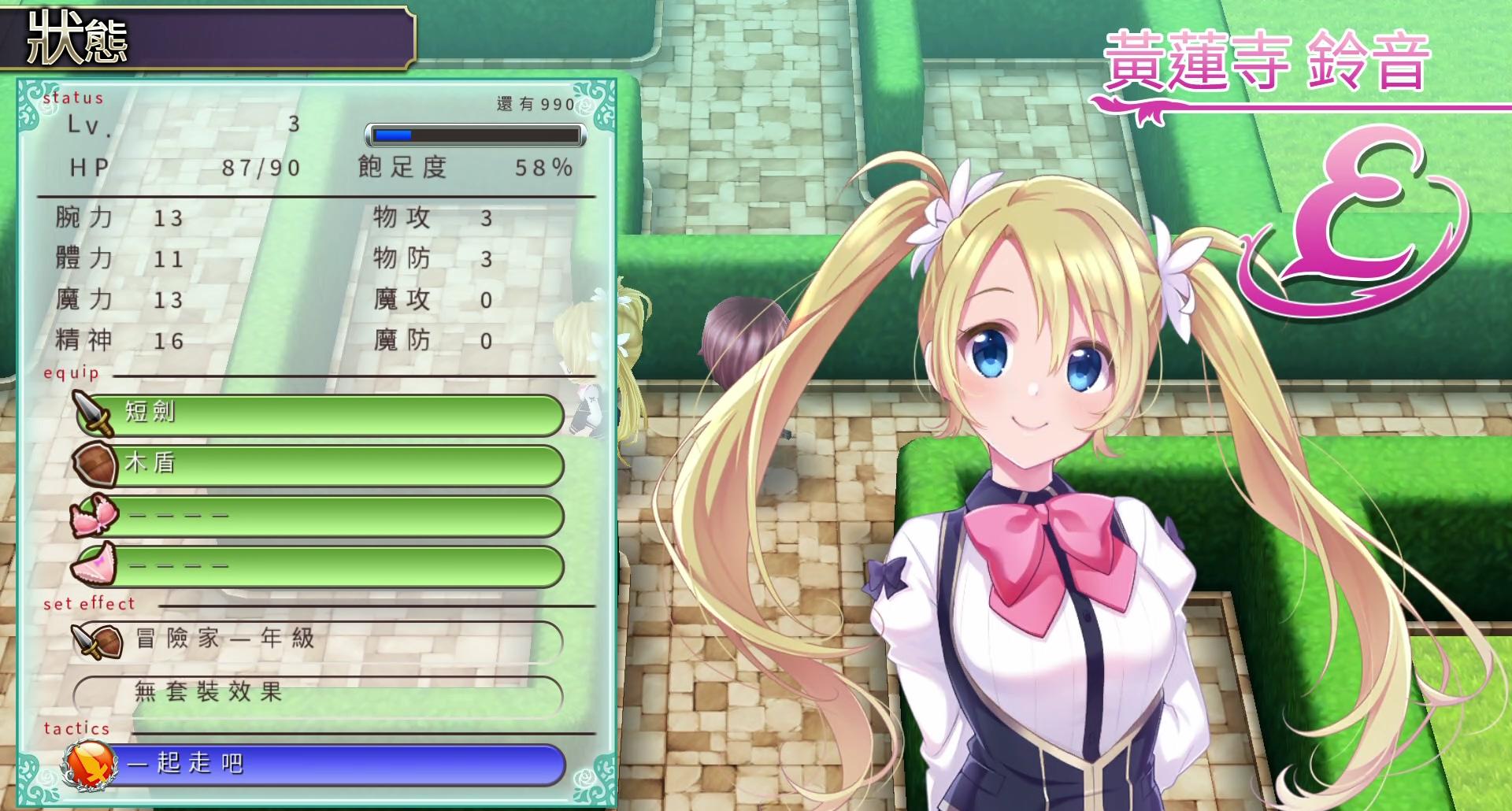Pick the empty panties equipment slot

coord(319,566)
